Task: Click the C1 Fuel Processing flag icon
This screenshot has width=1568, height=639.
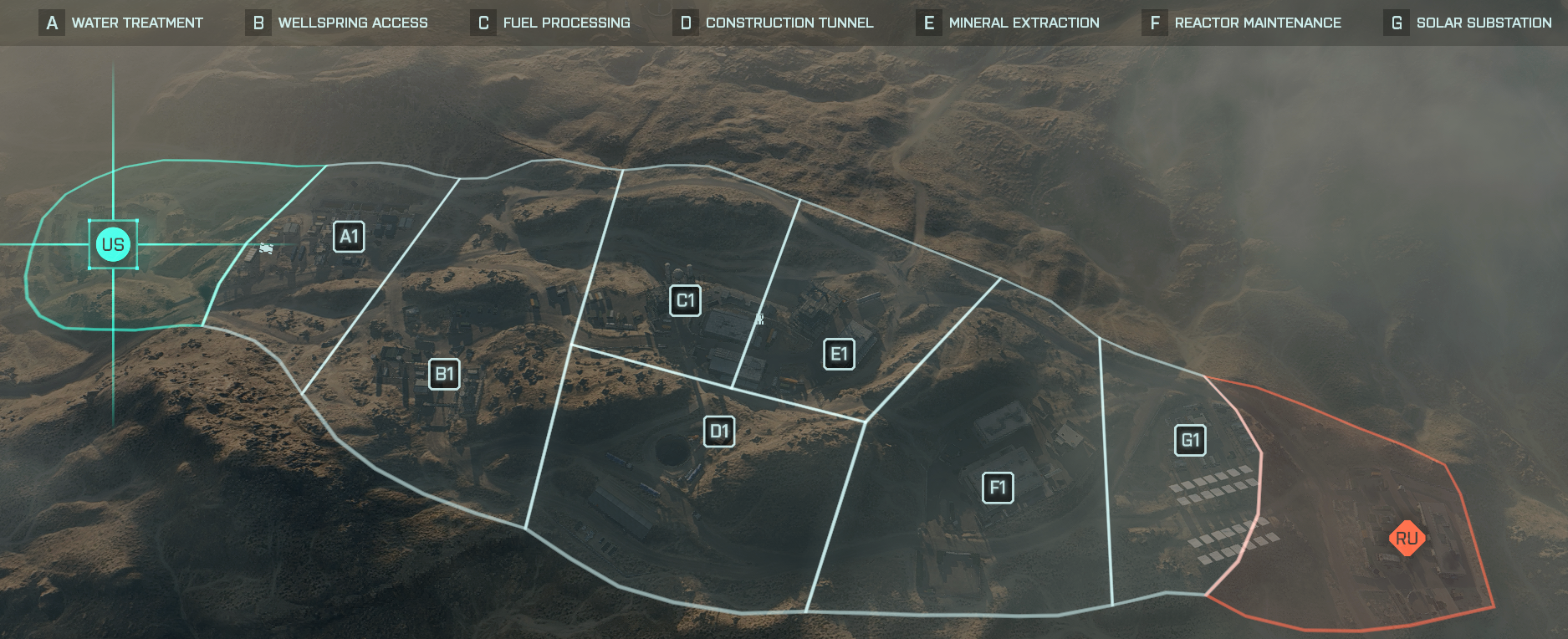Action: point(685,300)
